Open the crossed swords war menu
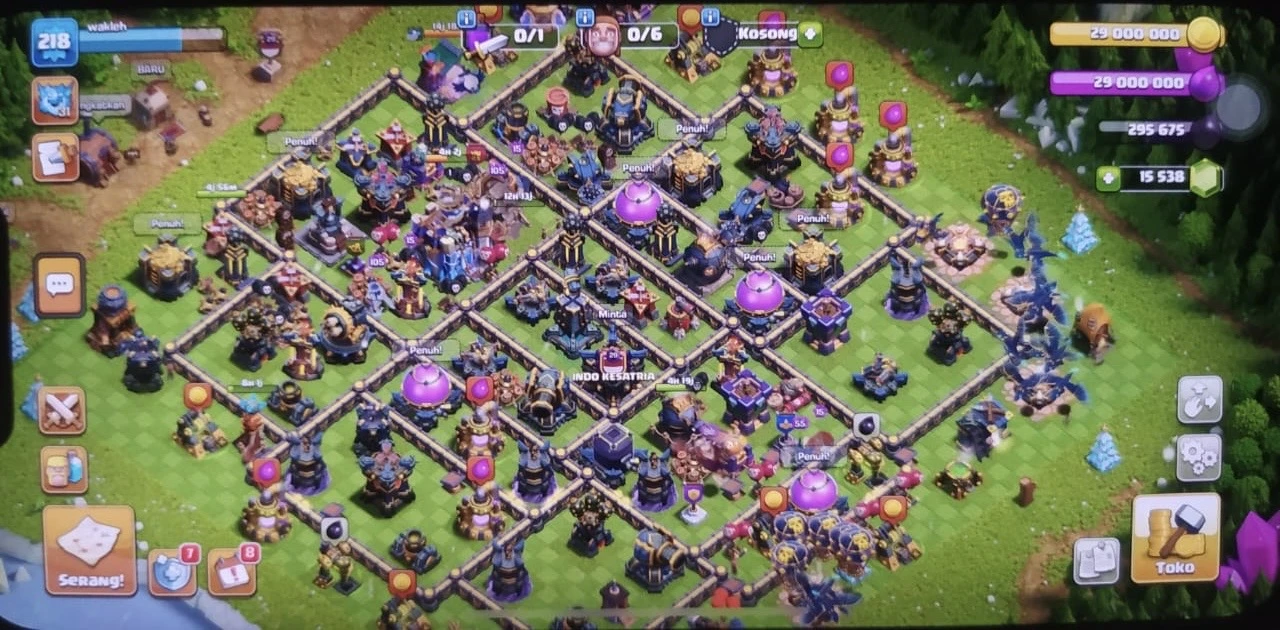The width and height of the screenshot is (1280, 630). (x=62, y=410)
